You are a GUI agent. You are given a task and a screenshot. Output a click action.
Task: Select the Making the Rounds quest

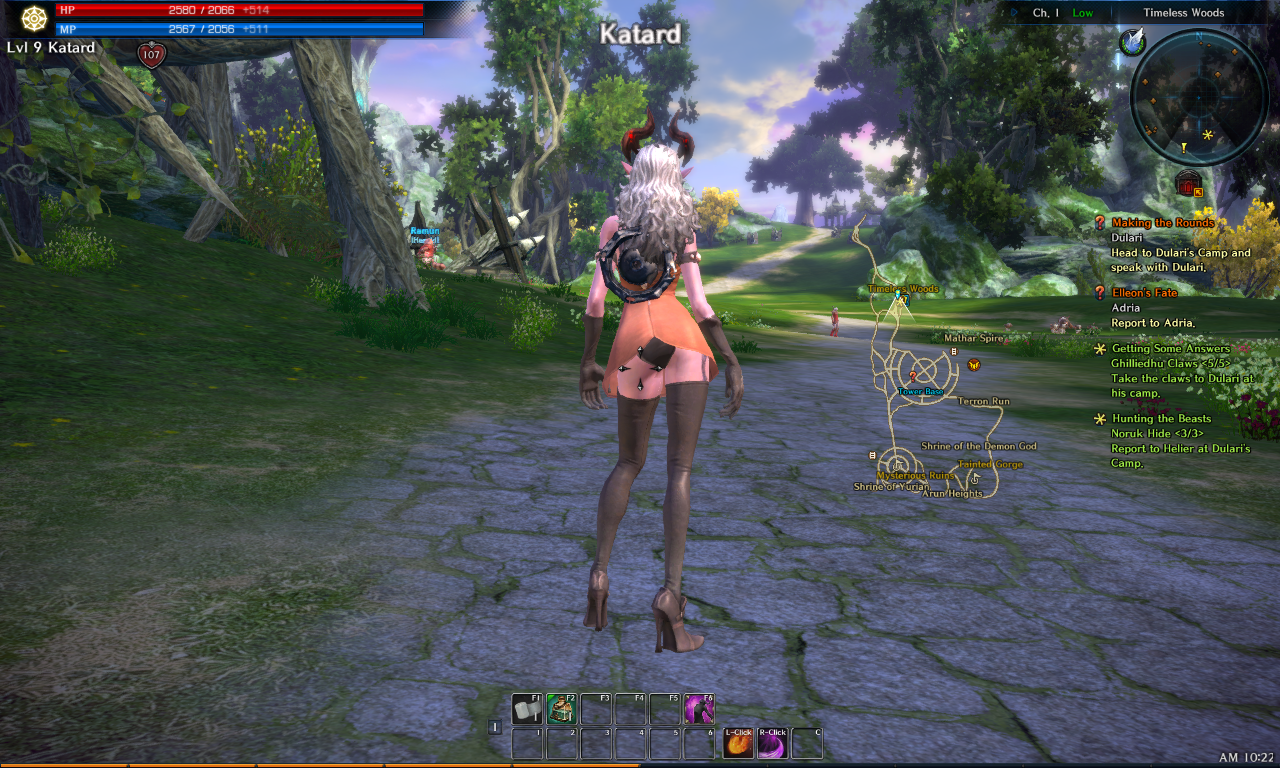pyautogui.click(x=1162, y=223)
